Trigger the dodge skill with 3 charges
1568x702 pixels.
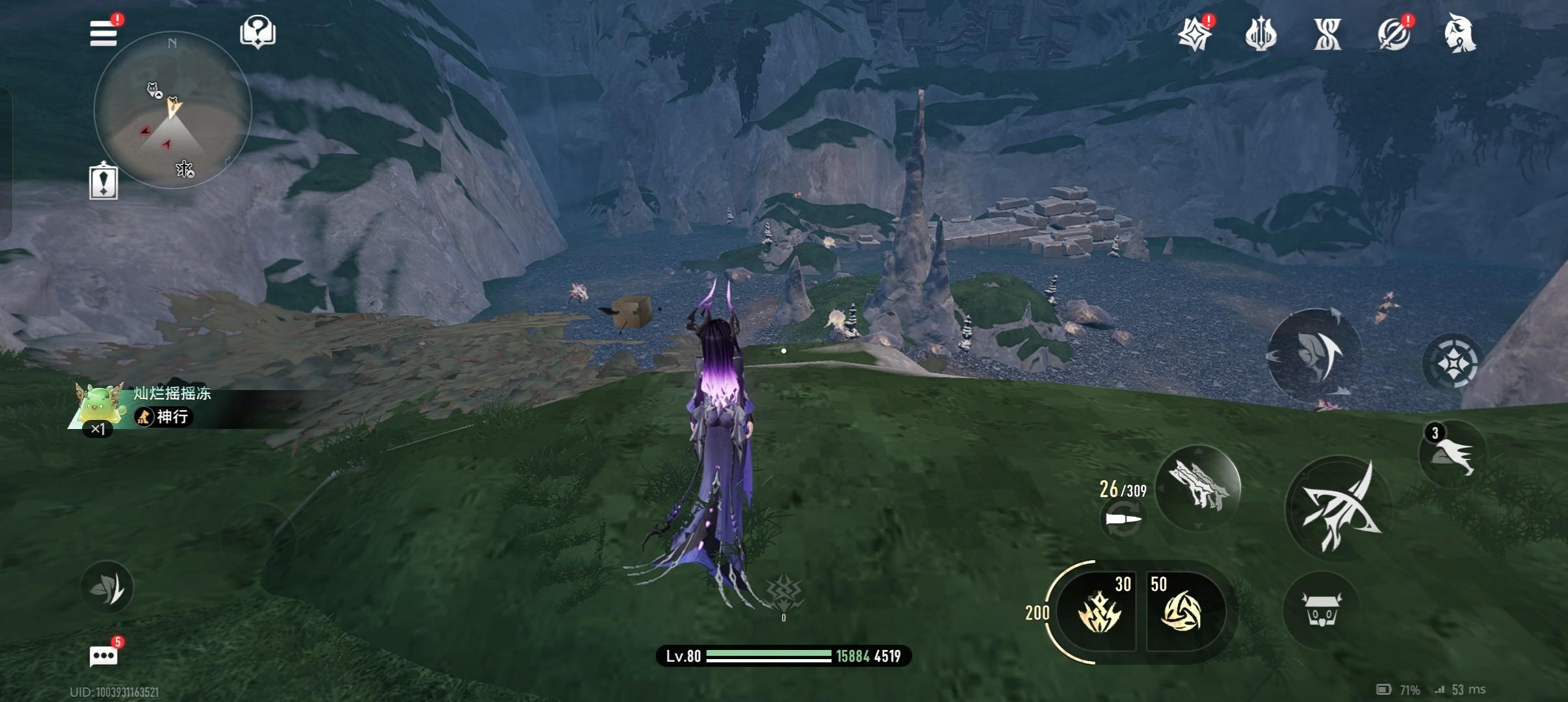click(x=1452, y=453)
